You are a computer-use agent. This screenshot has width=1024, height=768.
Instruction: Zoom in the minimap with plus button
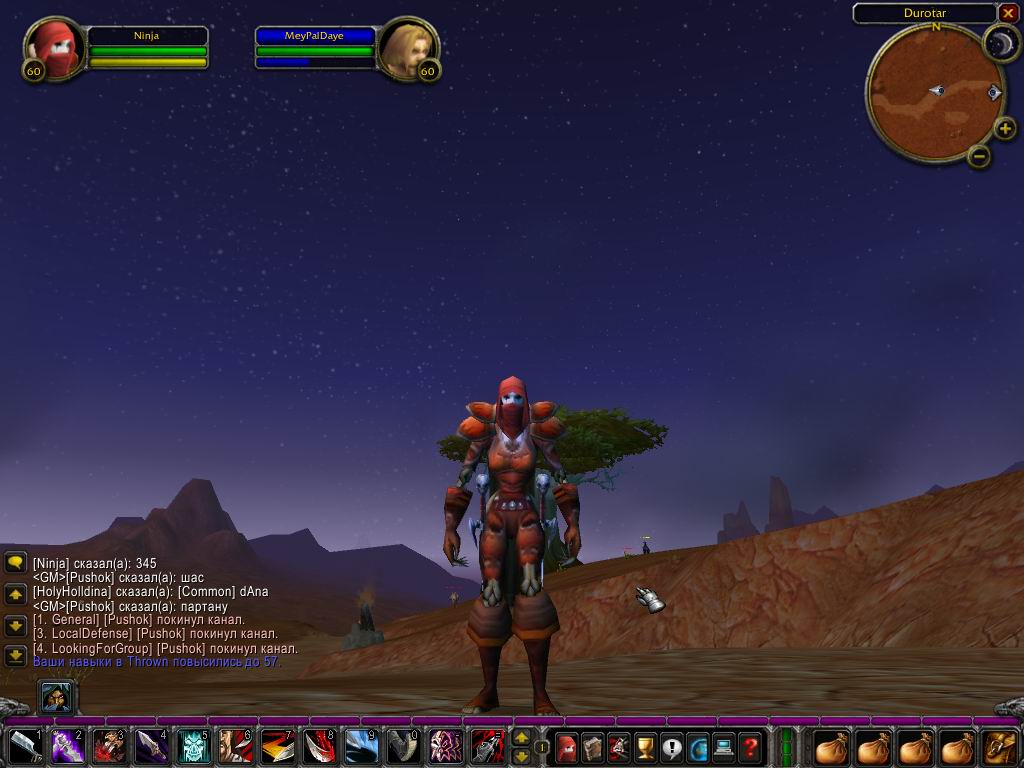[1005, 128]
